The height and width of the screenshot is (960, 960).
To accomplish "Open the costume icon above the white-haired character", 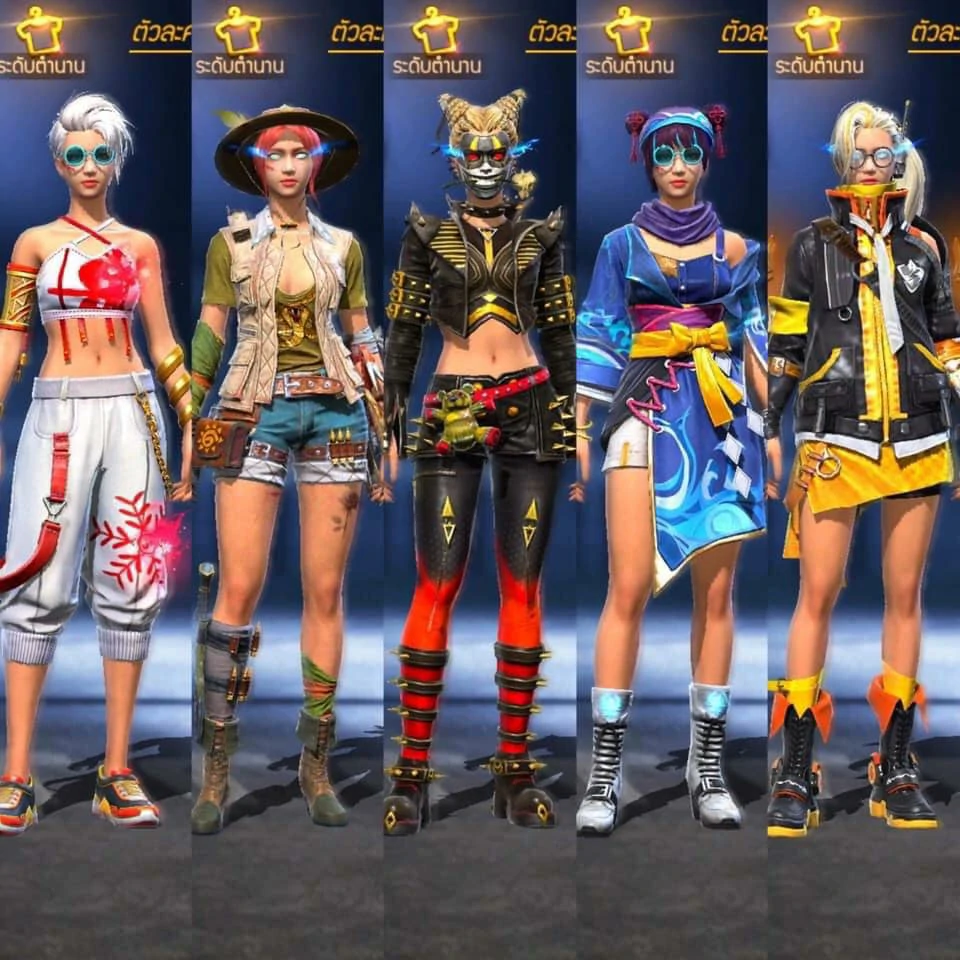I will pos(39,30).
